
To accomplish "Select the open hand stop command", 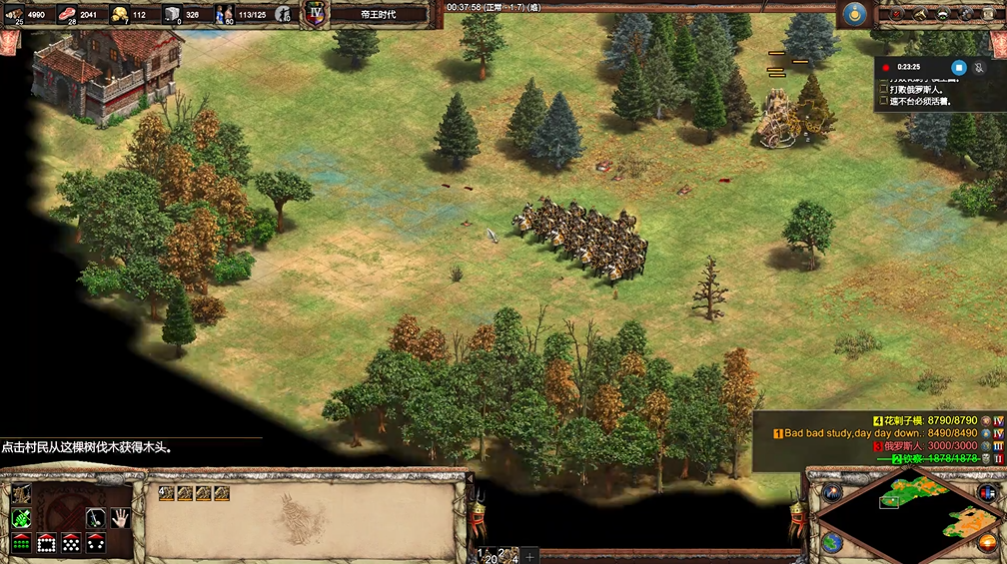I will (x=121, y=517).
